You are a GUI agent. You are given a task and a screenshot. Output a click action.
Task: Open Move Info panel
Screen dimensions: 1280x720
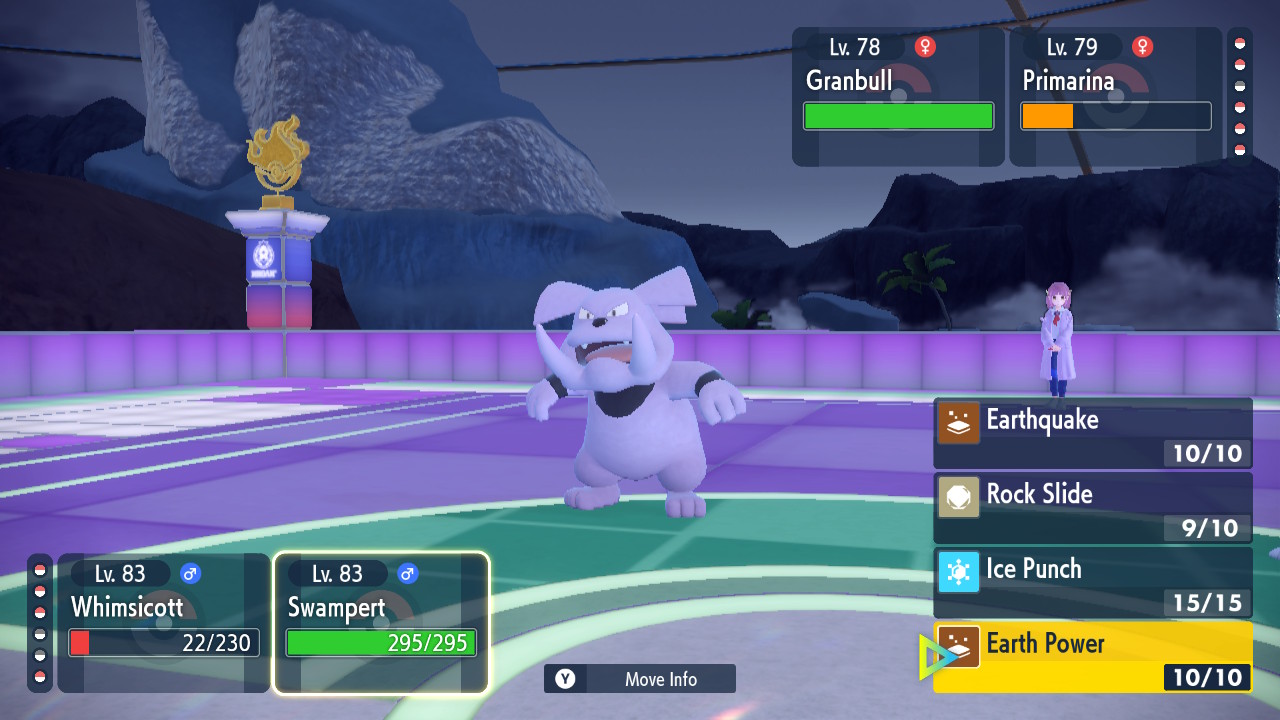tap(640, 679)
